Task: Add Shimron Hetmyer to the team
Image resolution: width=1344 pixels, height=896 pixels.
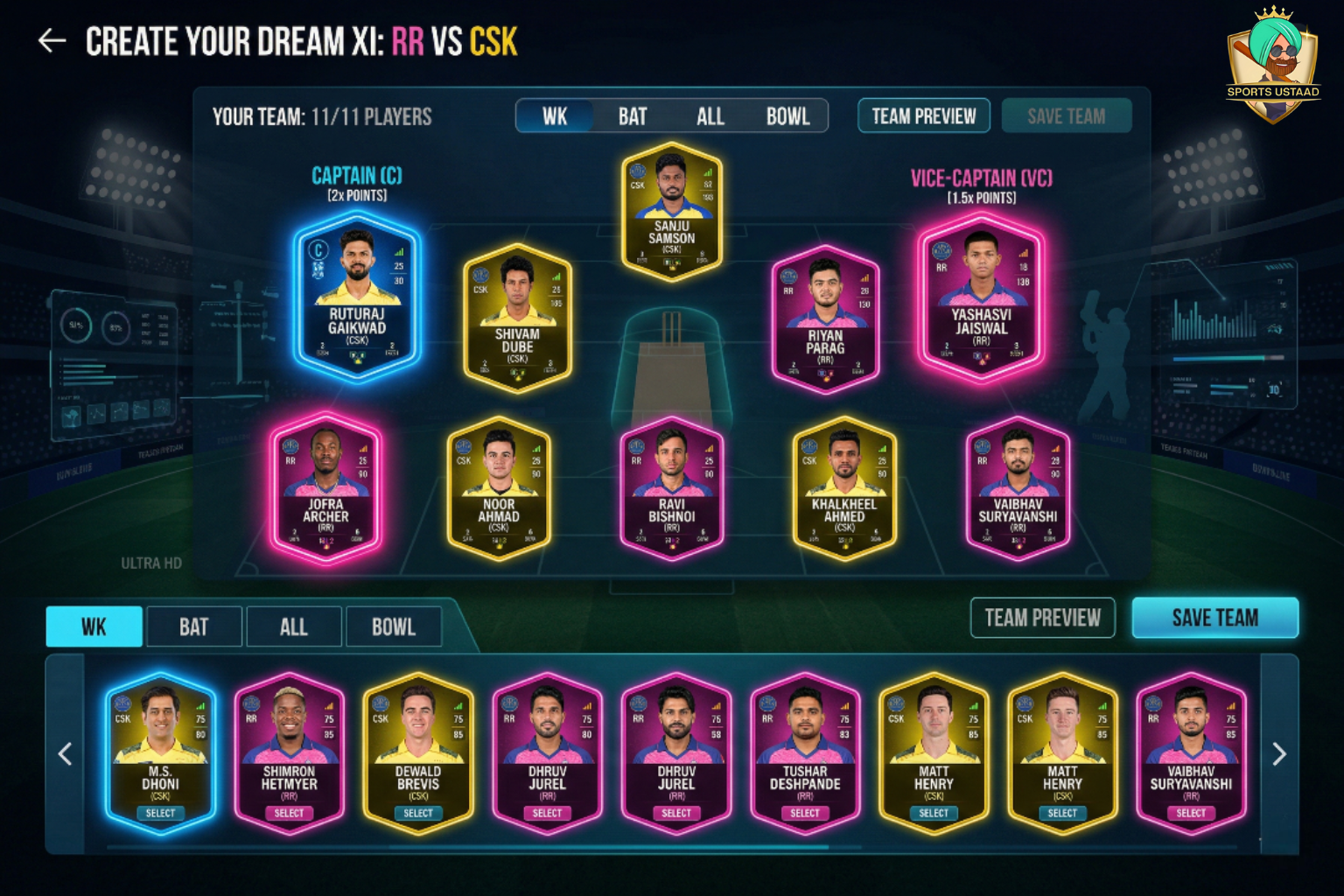Action: click(289, 813)
